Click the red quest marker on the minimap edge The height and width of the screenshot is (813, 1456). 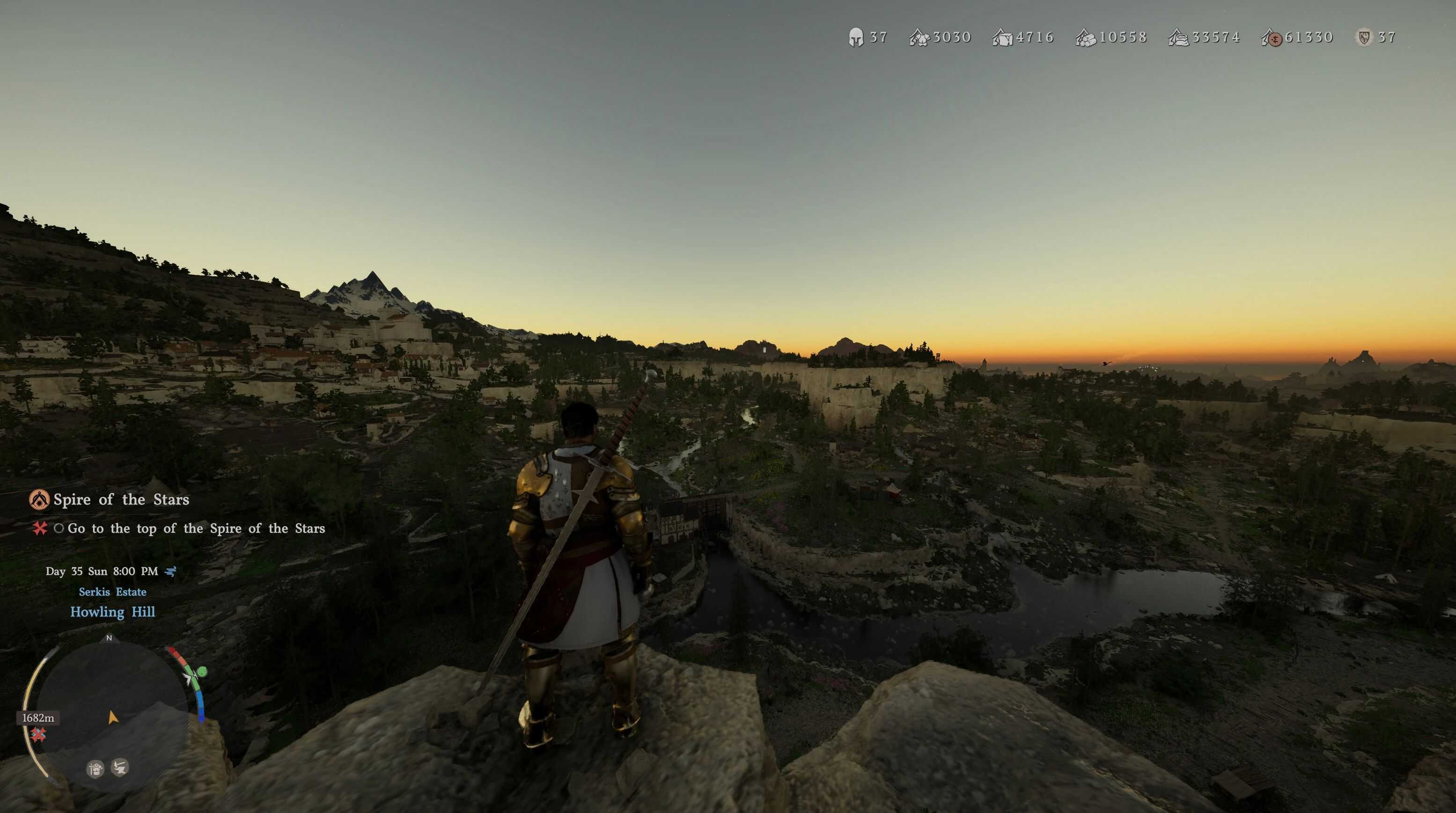38,734
